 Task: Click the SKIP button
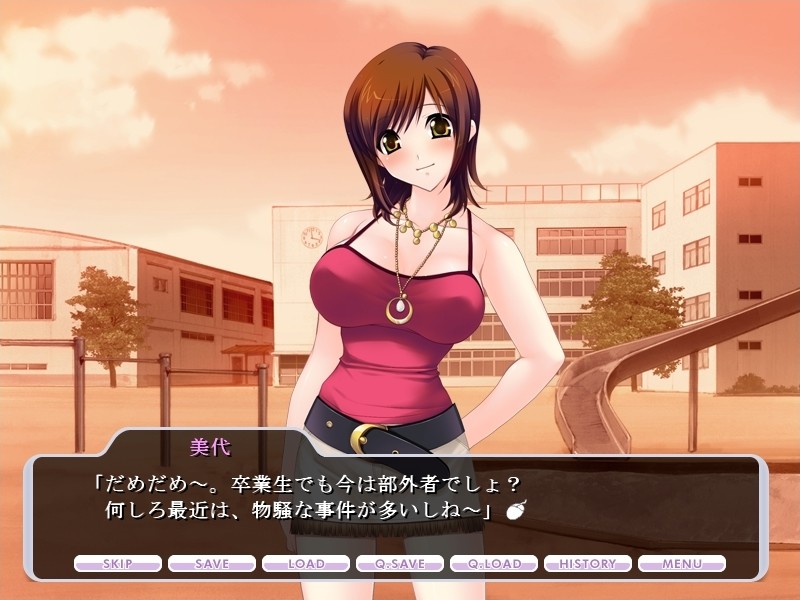(118, 564)
